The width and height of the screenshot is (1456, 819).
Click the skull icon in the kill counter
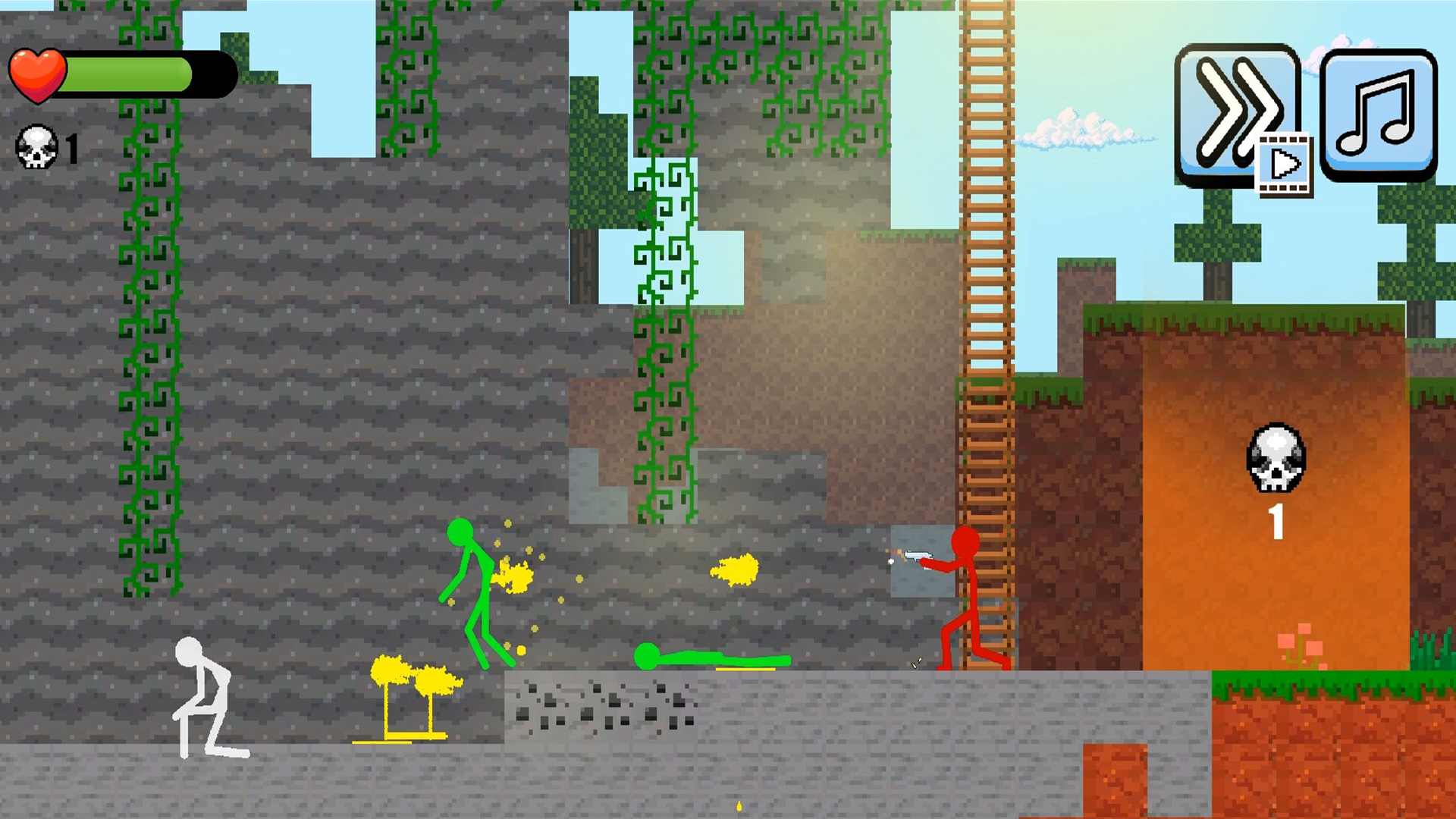pos(36,146)
